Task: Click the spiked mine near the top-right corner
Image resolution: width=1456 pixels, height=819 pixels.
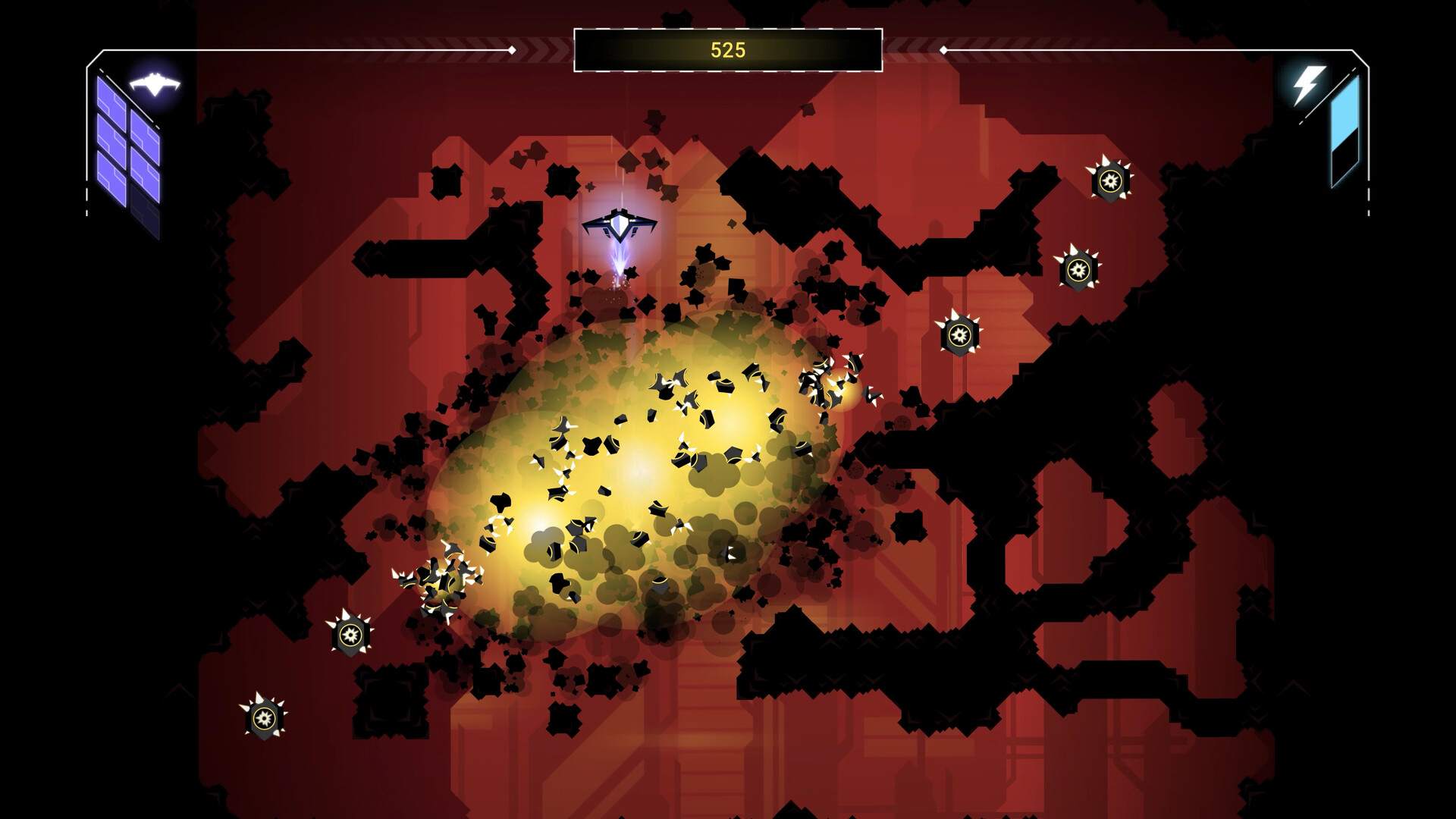Action: click(1112, 182)
